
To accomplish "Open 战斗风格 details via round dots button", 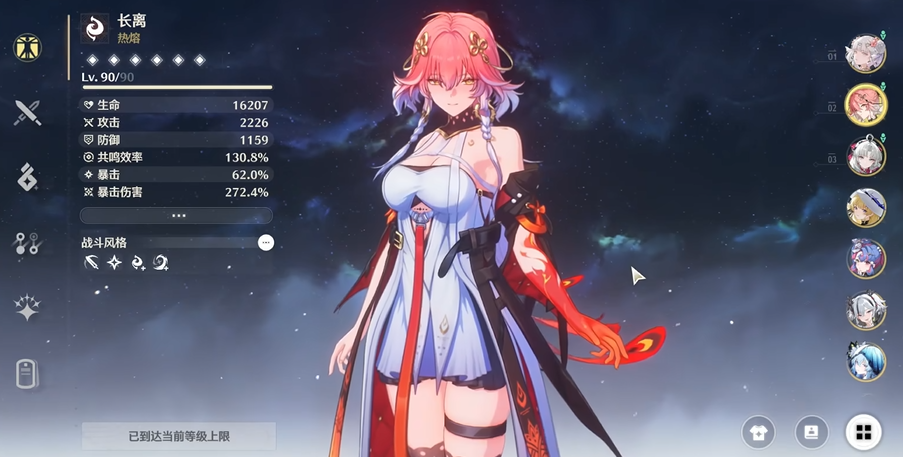I will click(265, 242).
